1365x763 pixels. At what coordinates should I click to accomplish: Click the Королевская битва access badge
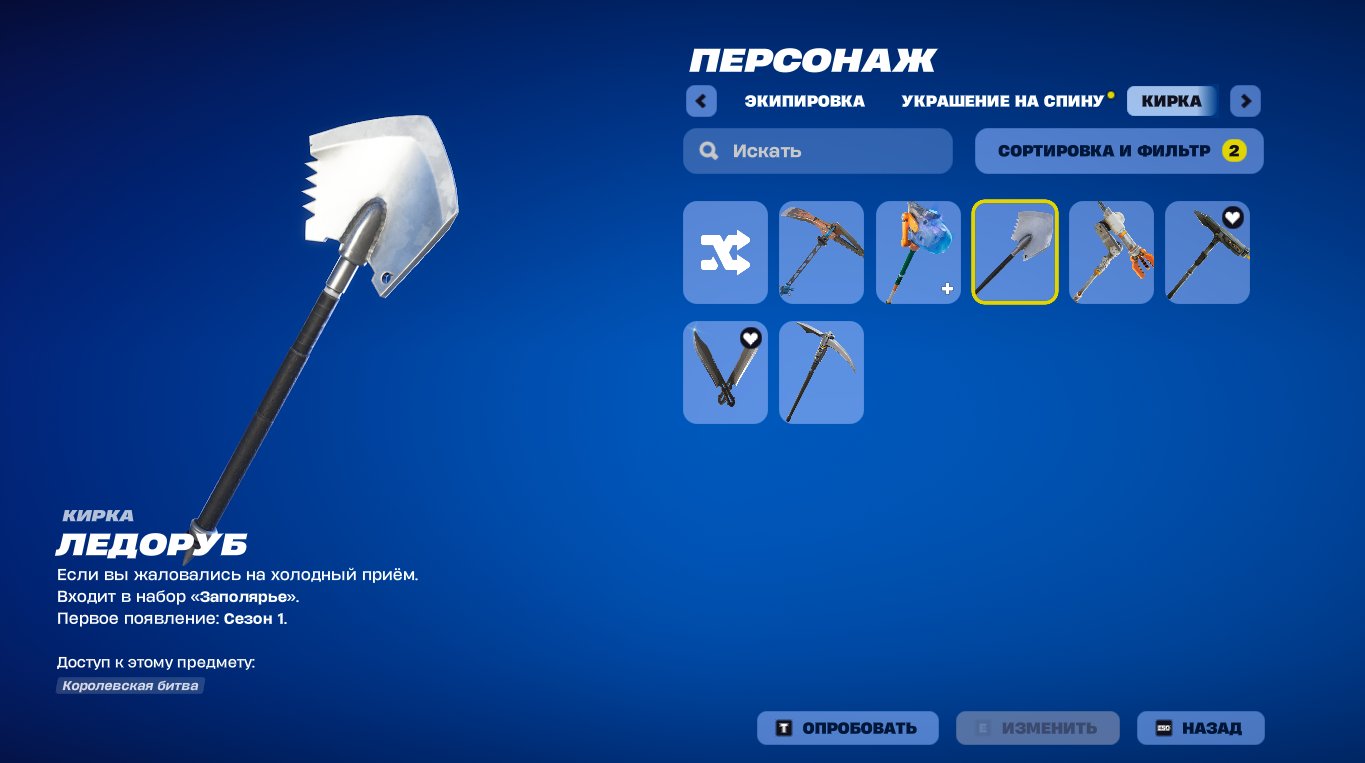tap(130, 685)
